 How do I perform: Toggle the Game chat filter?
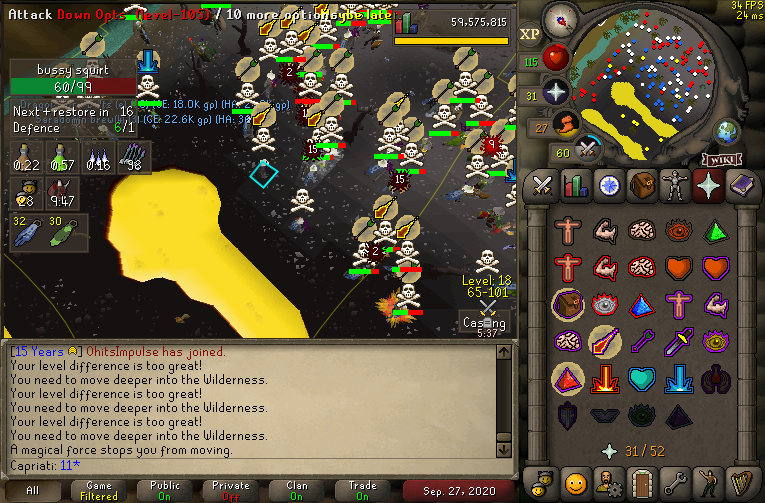pyautogui.click(x=98, y=491)
